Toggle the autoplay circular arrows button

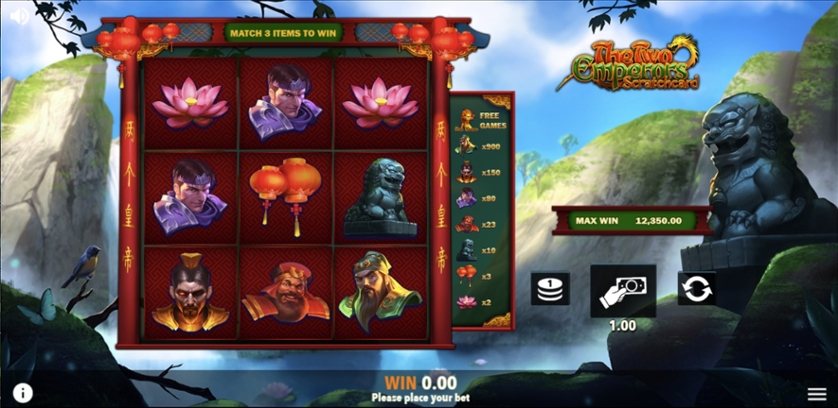click(696, 289)
